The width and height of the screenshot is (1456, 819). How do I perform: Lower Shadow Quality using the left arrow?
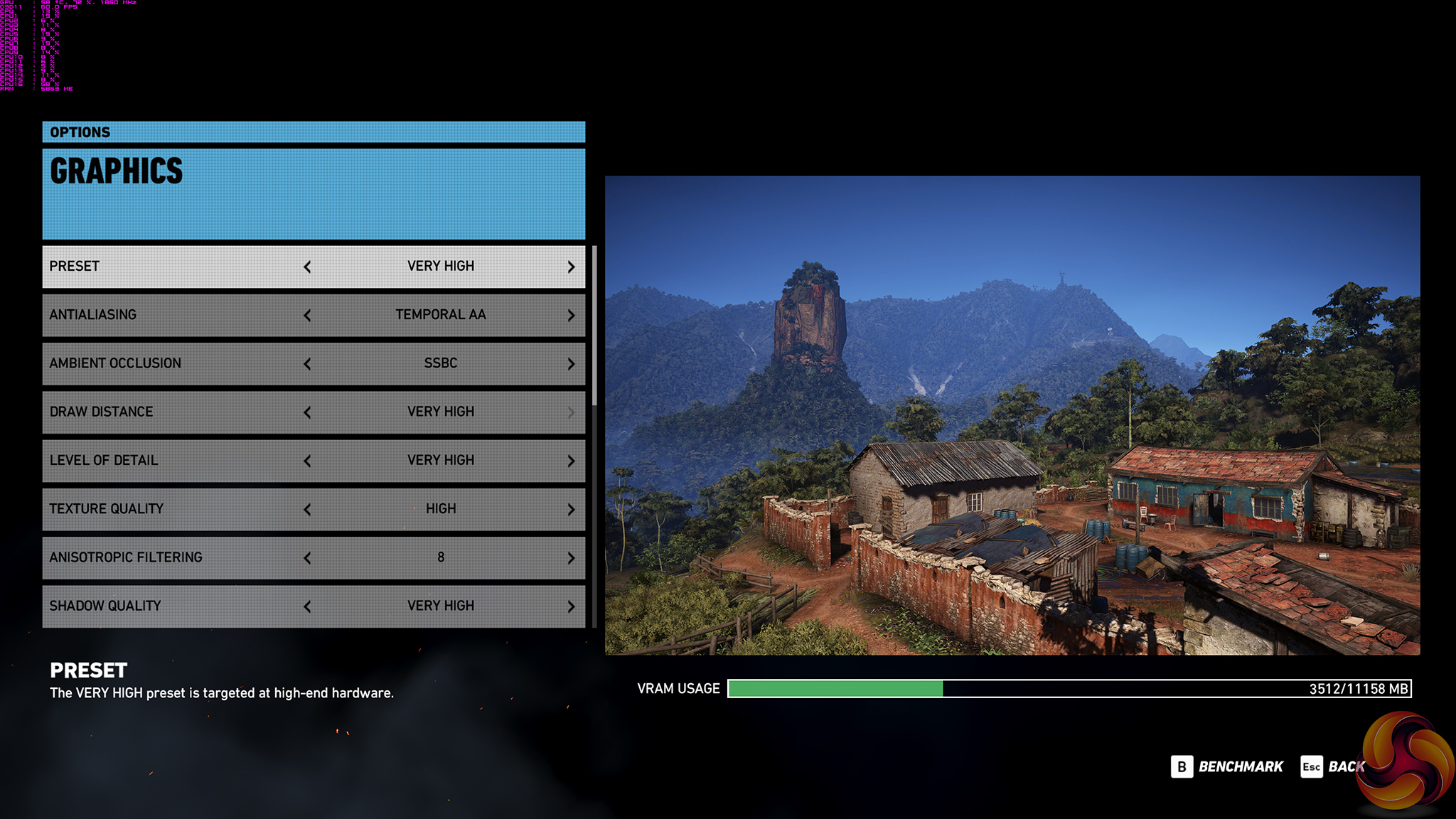307,606
